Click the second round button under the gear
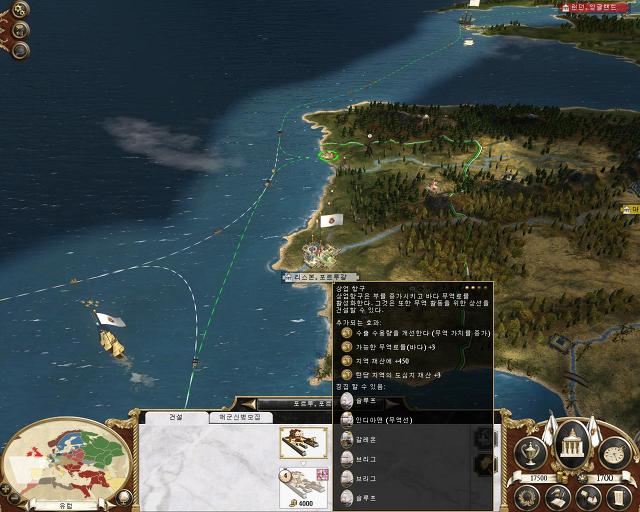 [x=20, y=30]
